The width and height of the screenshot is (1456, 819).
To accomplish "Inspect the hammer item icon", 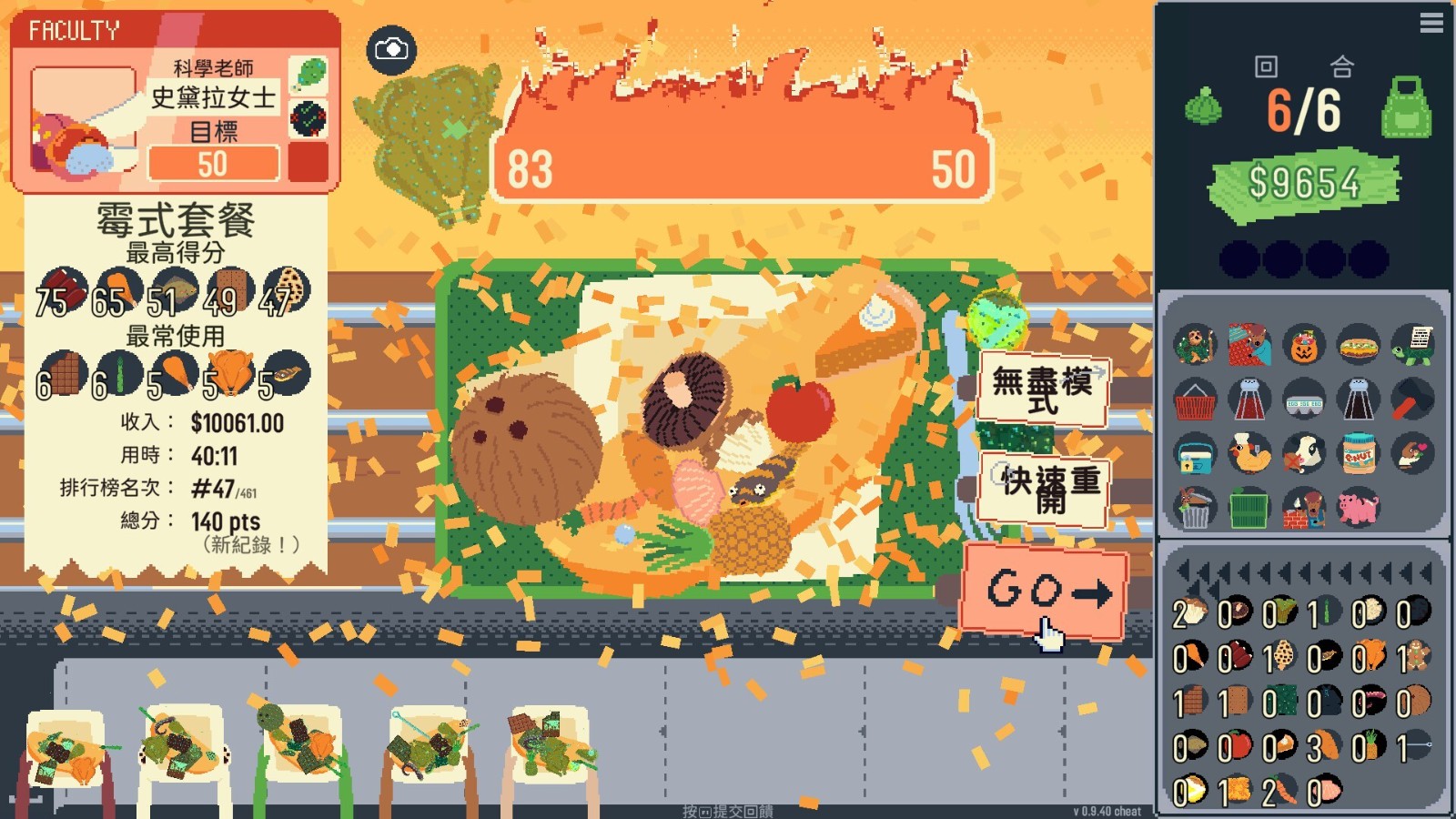I will click(1412, 399).
